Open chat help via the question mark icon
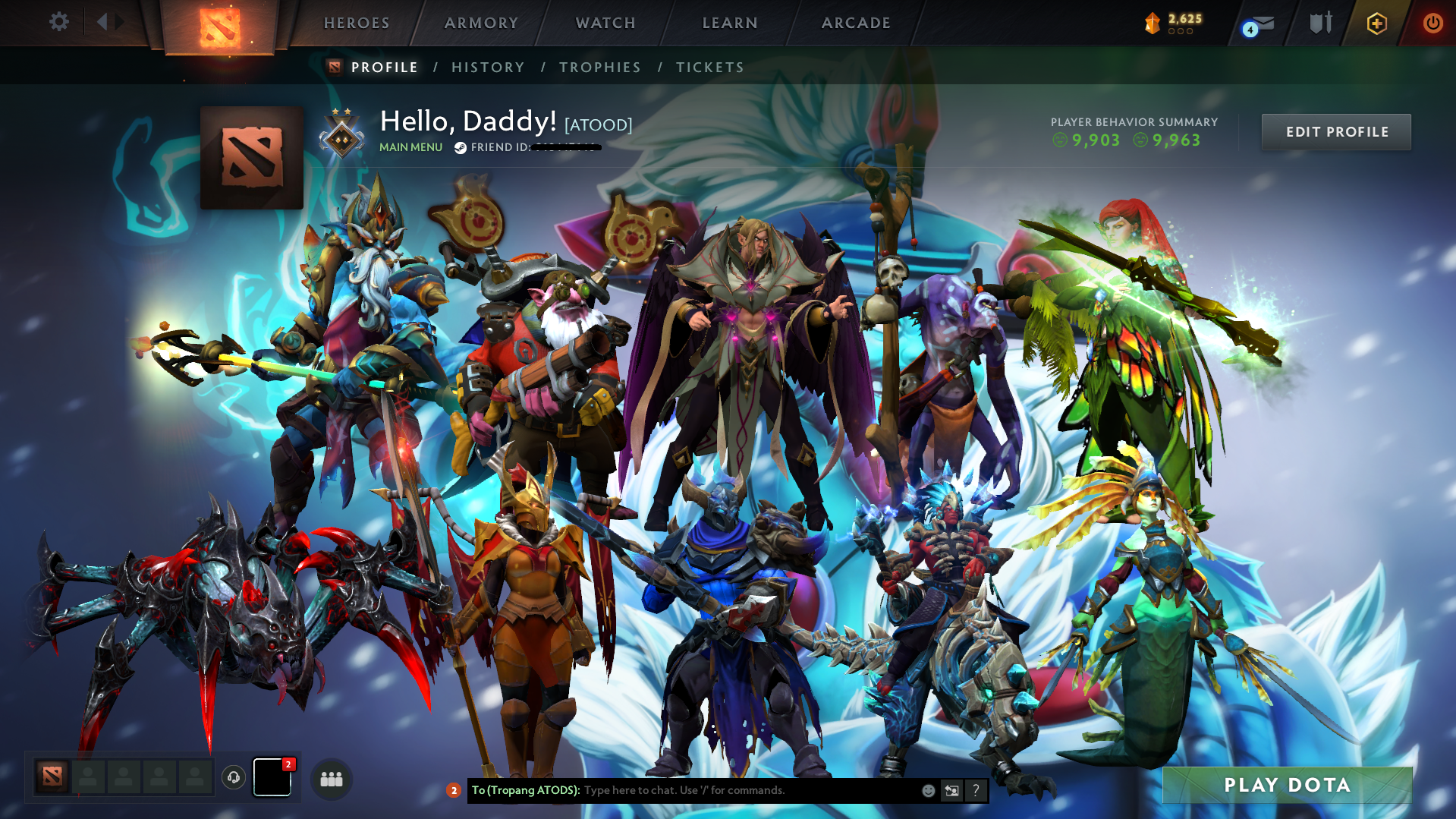This screenshot has height=819, width=1456. click(x=976, y=790)
